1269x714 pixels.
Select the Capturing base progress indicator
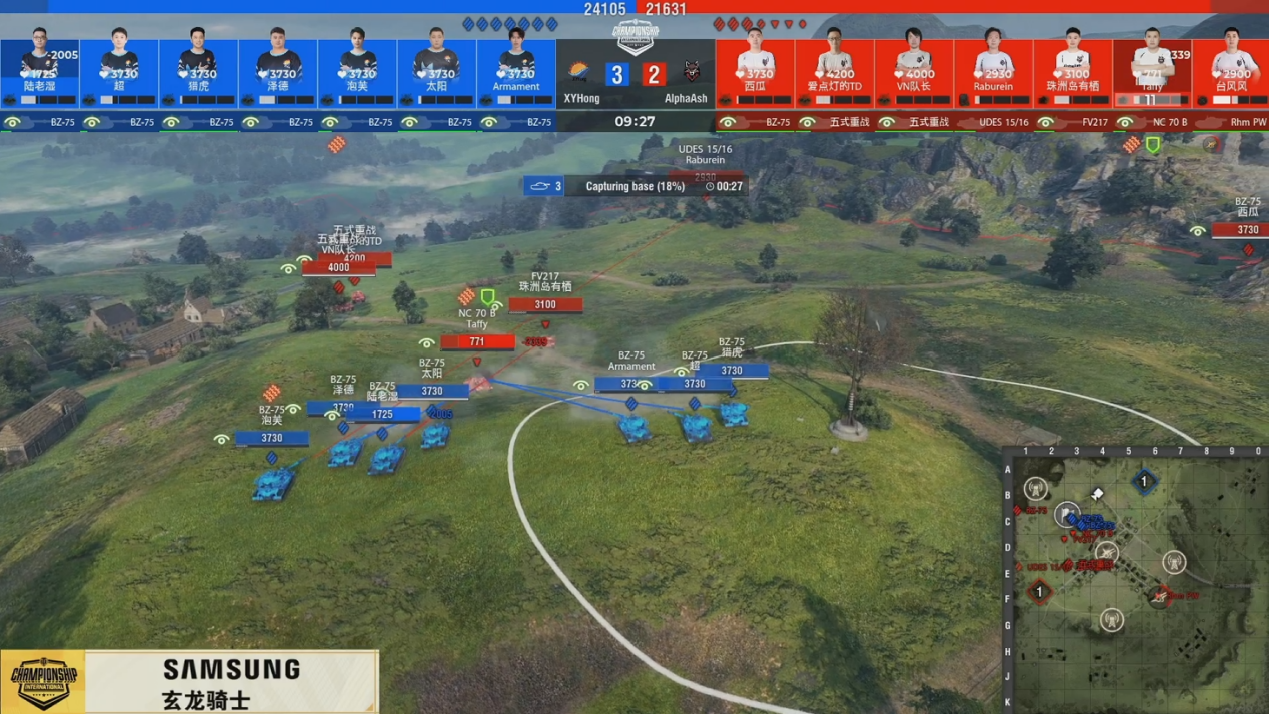[636, 186]
